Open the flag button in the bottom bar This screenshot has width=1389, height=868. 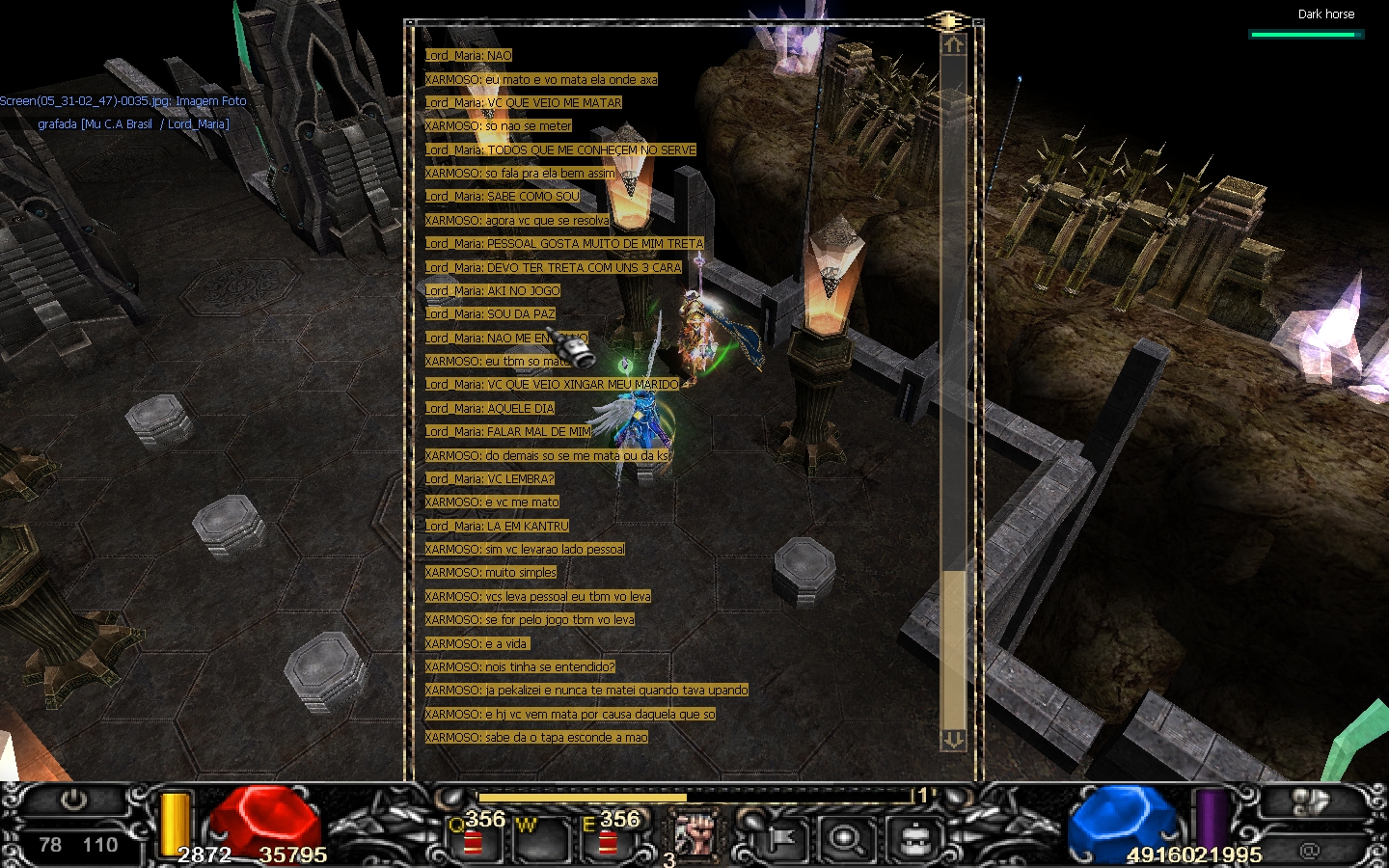(x=781, y=839)
